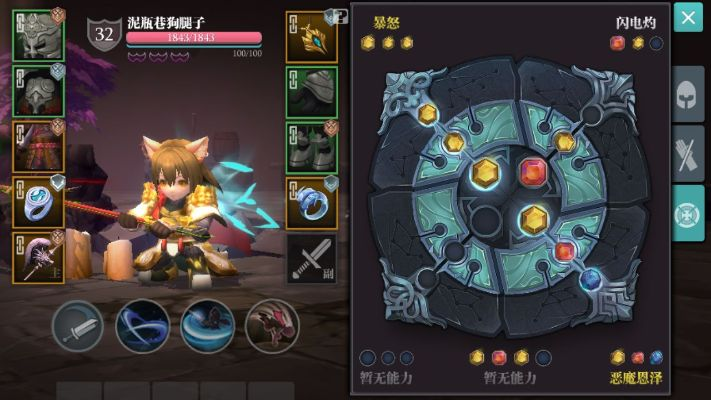The image size is (711, 400).
Task: Select the blue gem on the outer ring
Action: pos(590,278)
